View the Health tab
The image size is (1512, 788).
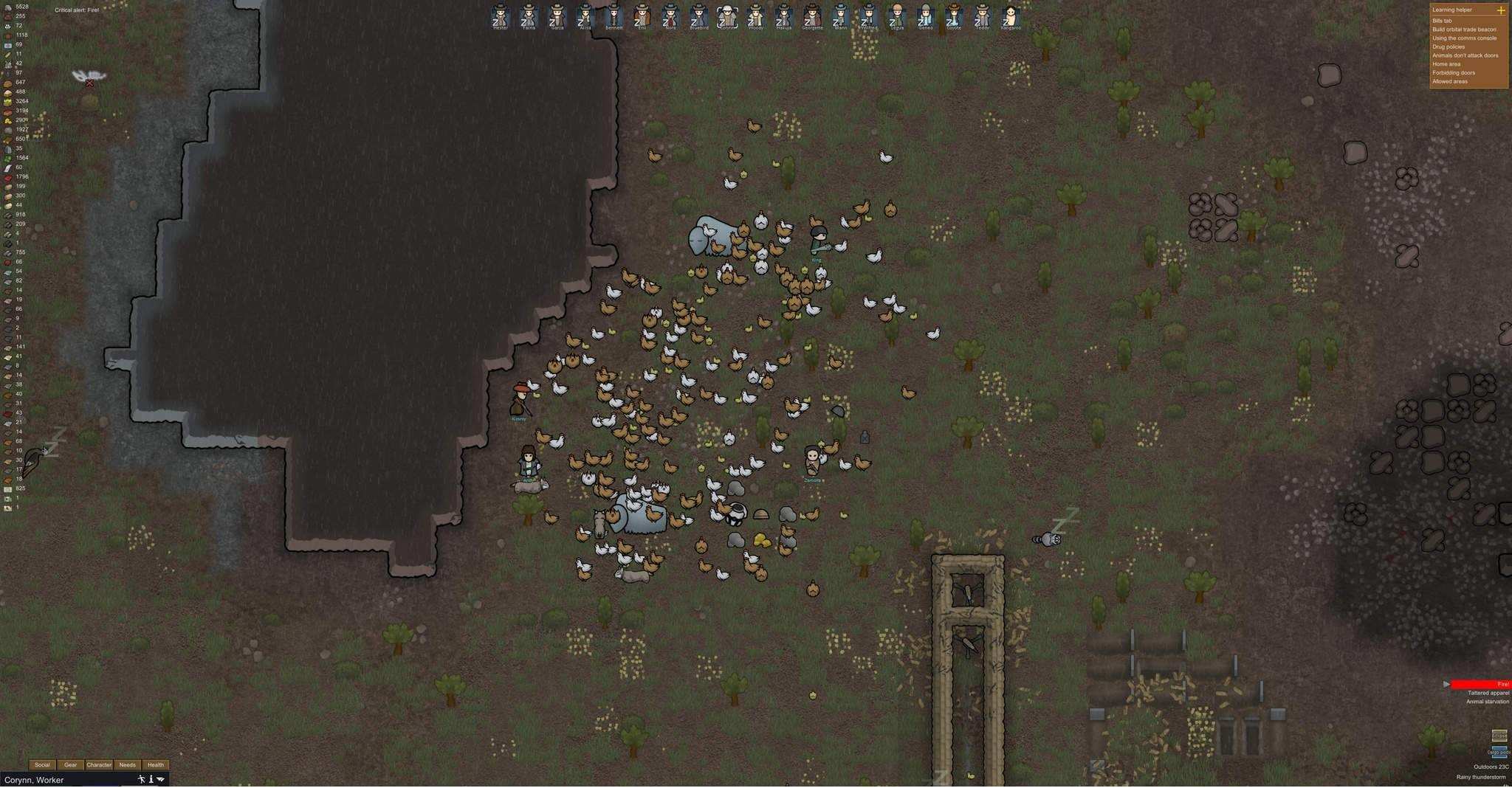155,765
